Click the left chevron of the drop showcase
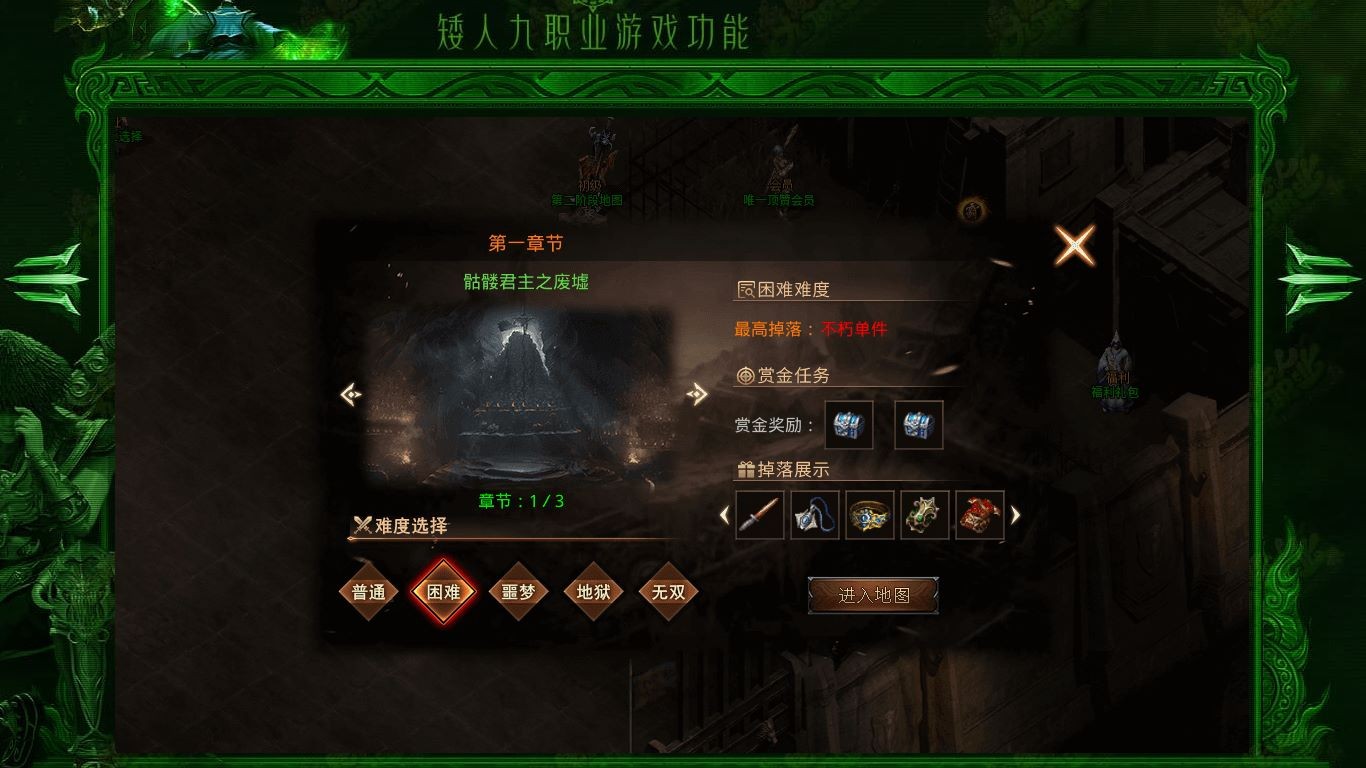 click(x=725, y=516)
